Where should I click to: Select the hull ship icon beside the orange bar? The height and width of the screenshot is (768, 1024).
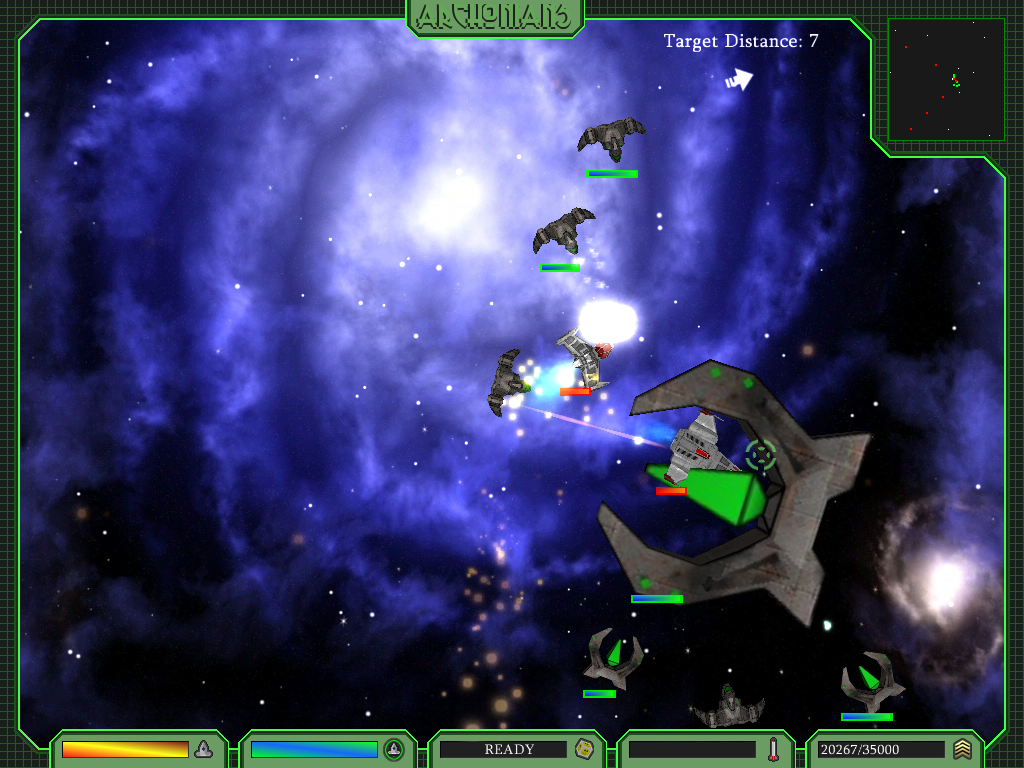pyautogui.click(x=203, y=749)
